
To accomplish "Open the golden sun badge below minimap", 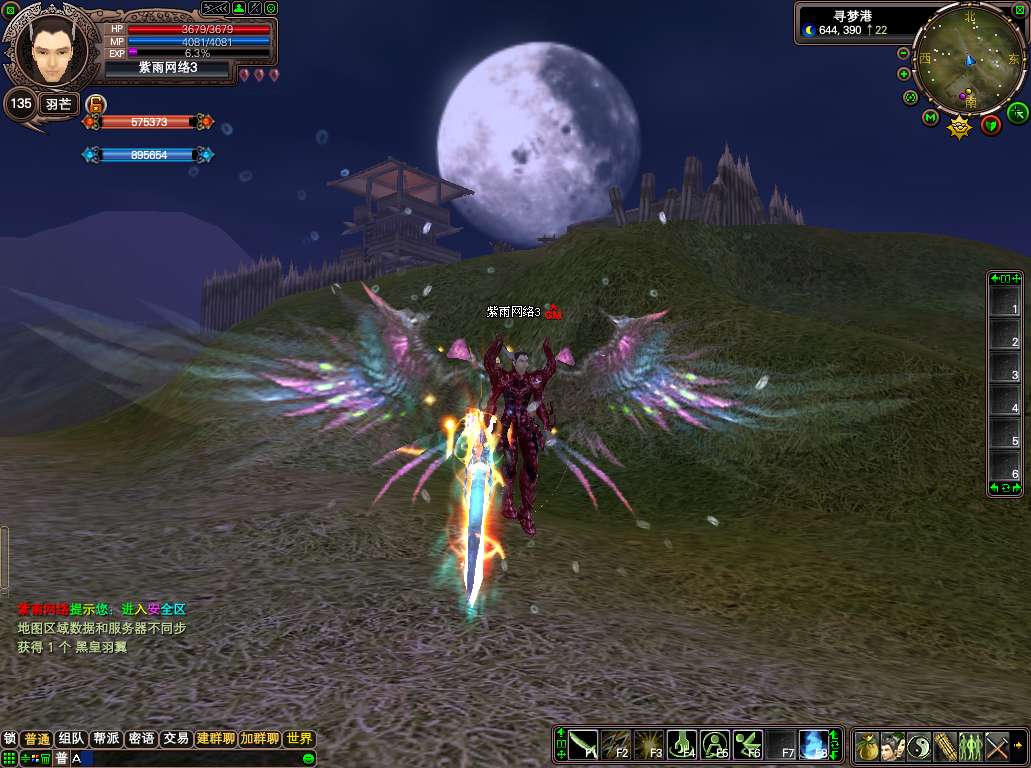I will tap(960, 127).
